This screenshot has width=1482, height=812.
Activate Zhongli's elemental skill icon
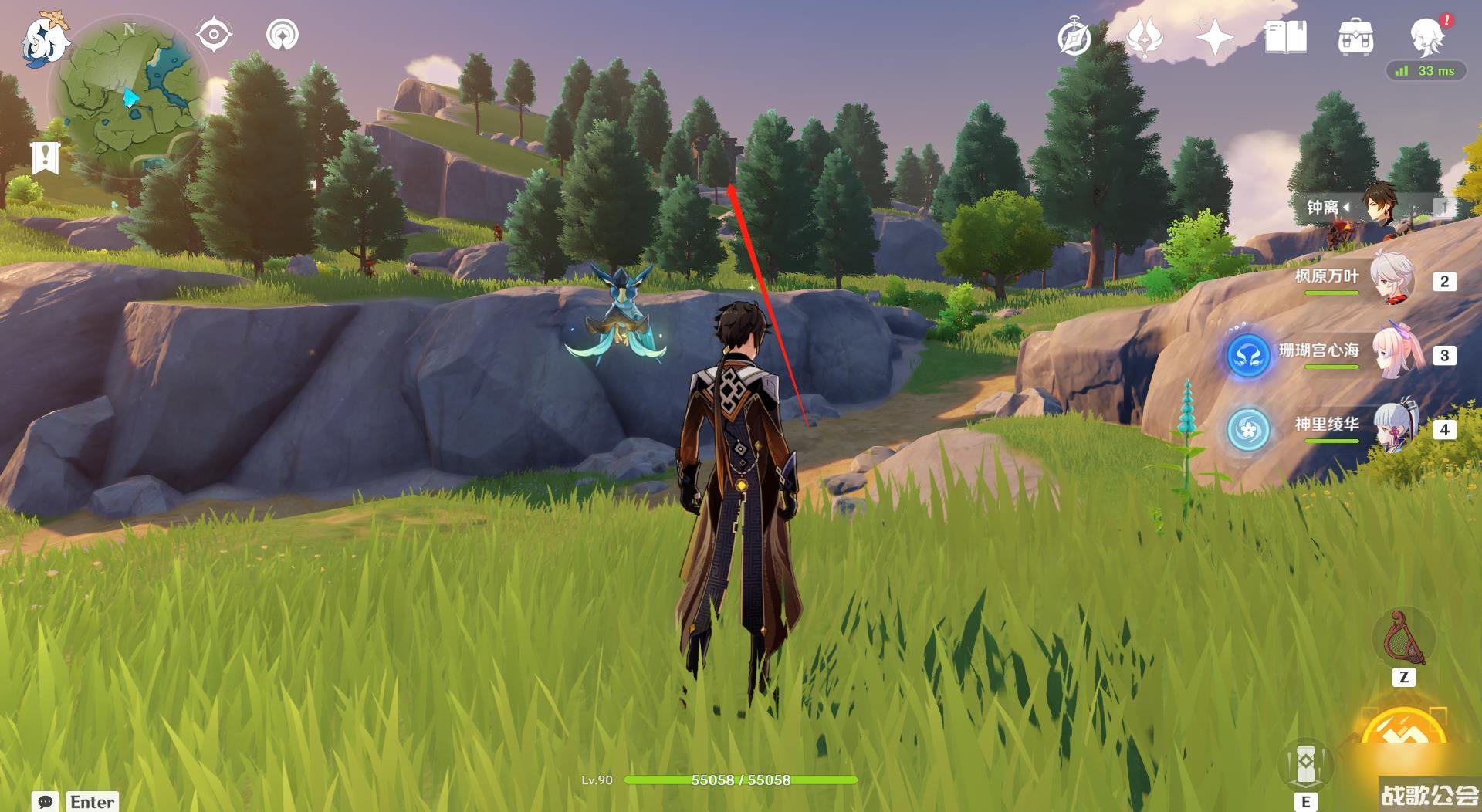pos(1305,763)
